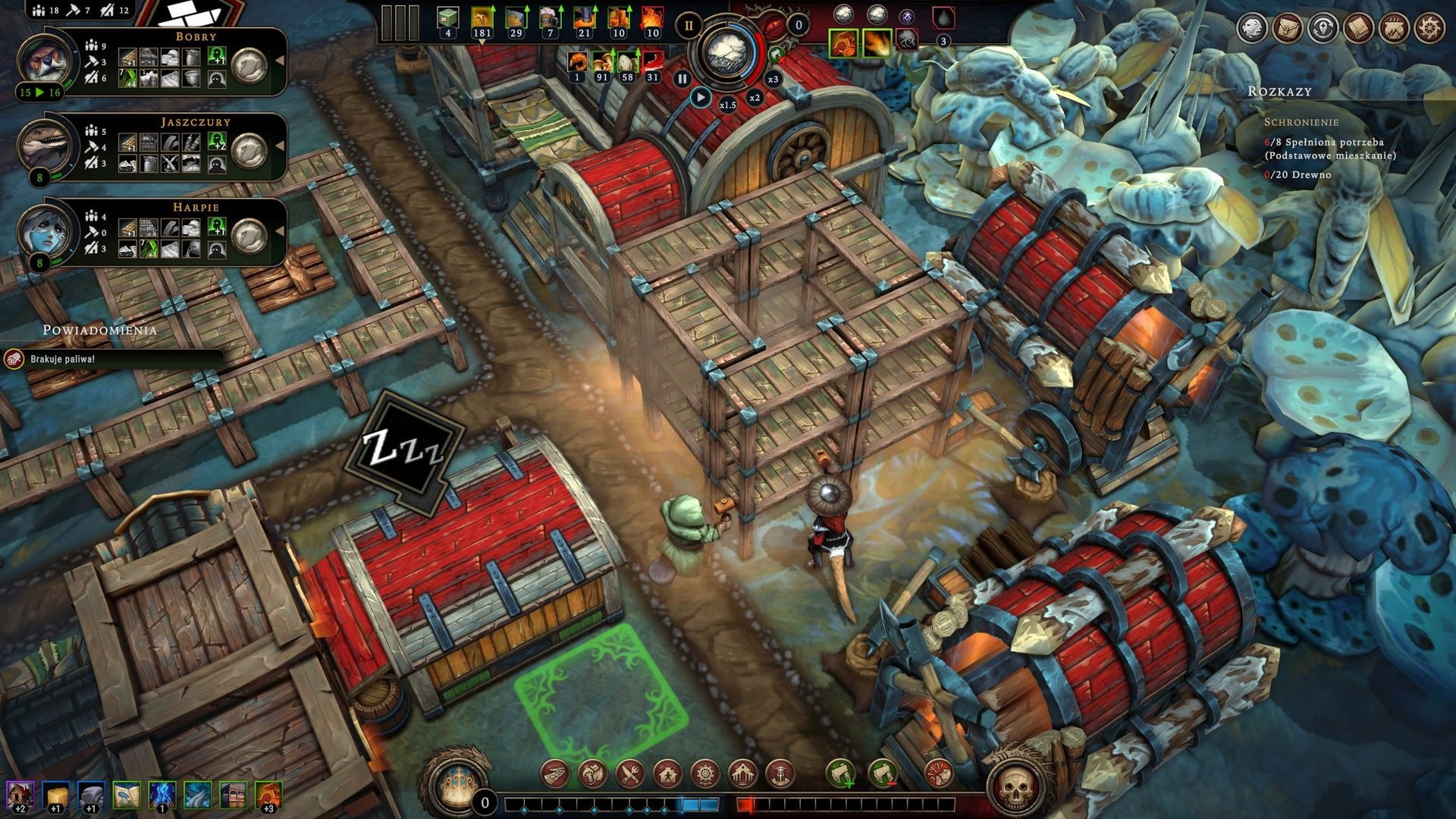Open the knife-and-fork food production category
The height and width of the screenshot is (819, 1456).
point(630,774)
